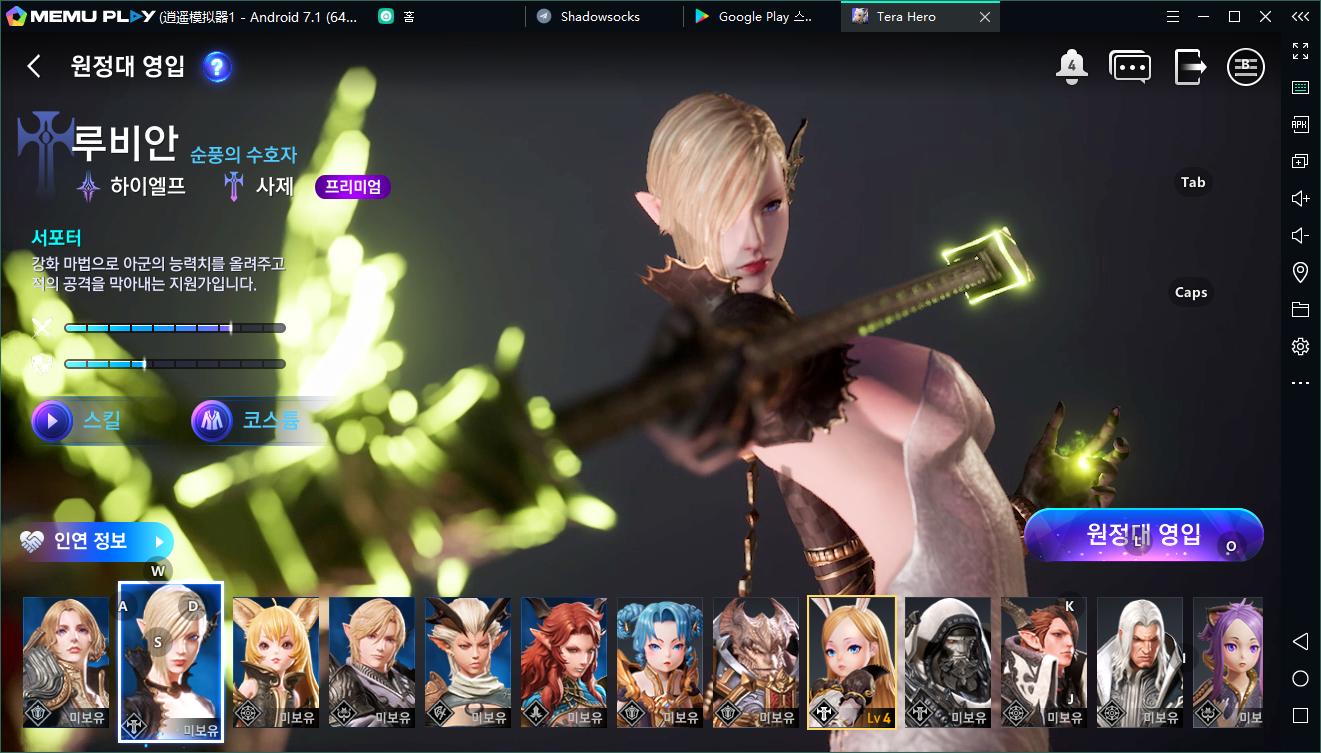Click the exit door icon
Viewport: 1321px width, 753px height.
pos(1189,67)
